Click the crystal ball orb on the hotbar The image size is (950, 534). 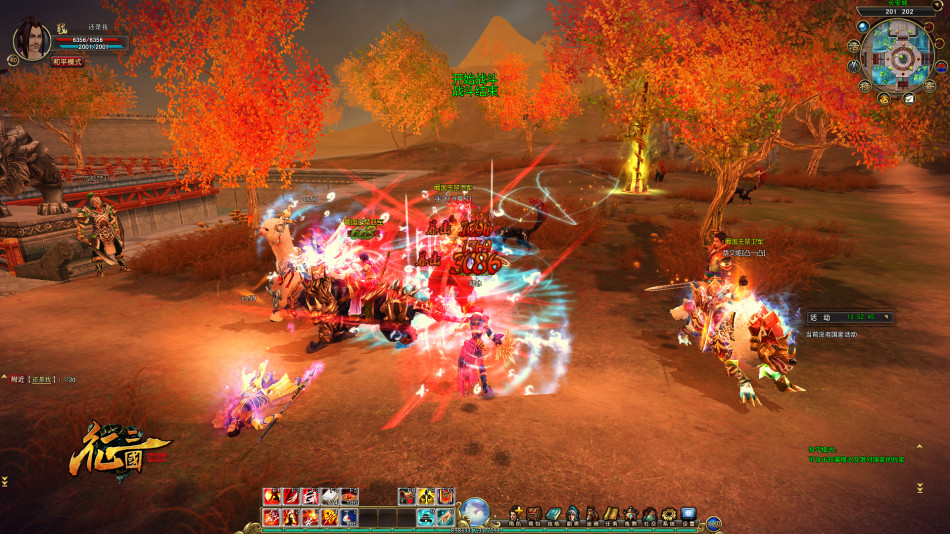pyautogui.click(x=476, y=510)
